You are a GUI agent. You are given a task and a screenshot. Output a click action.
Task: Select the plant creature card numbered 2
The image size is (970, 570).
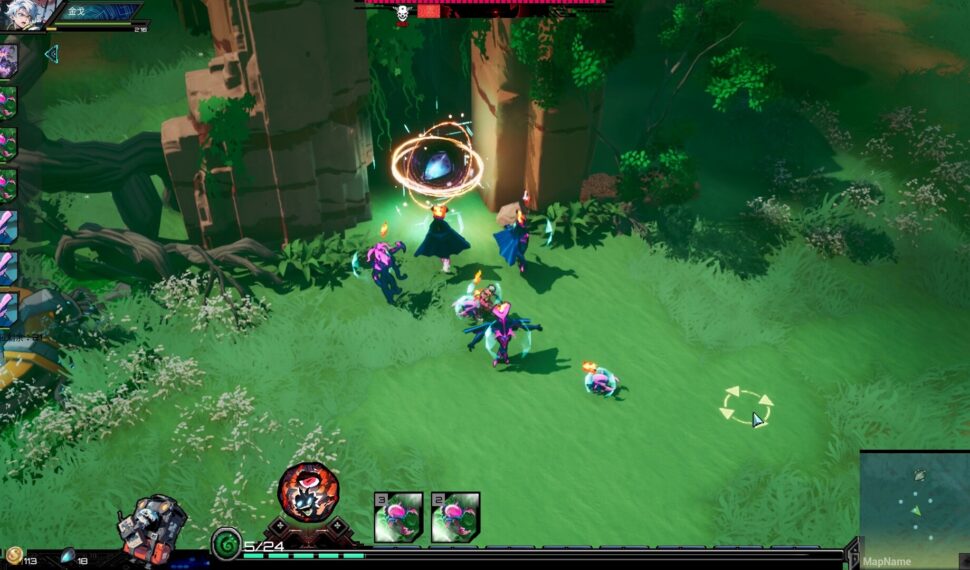click(456, 517)
